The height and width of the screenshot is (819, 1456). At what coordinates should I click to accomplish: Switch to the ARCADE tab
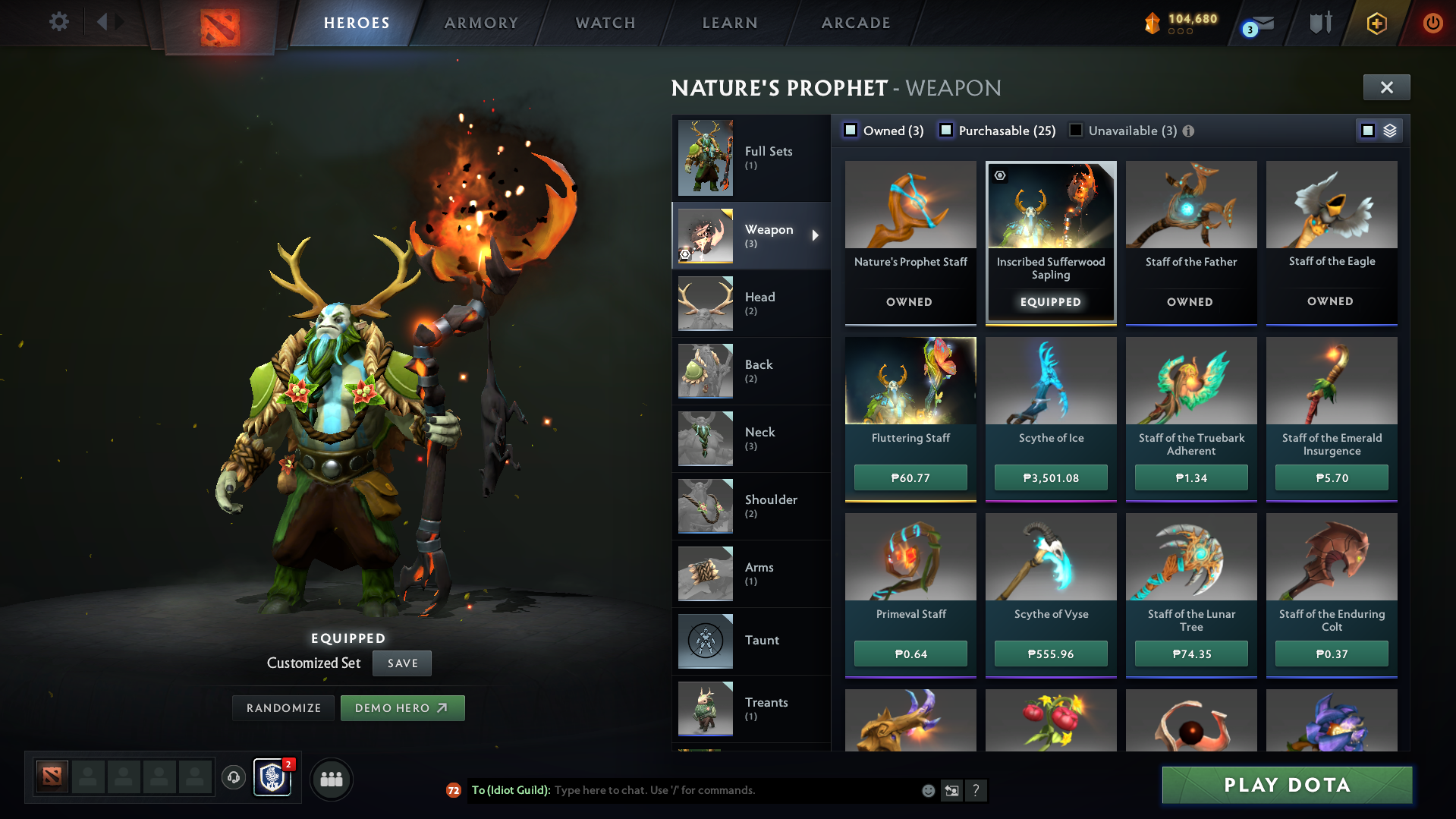point(855,23)
